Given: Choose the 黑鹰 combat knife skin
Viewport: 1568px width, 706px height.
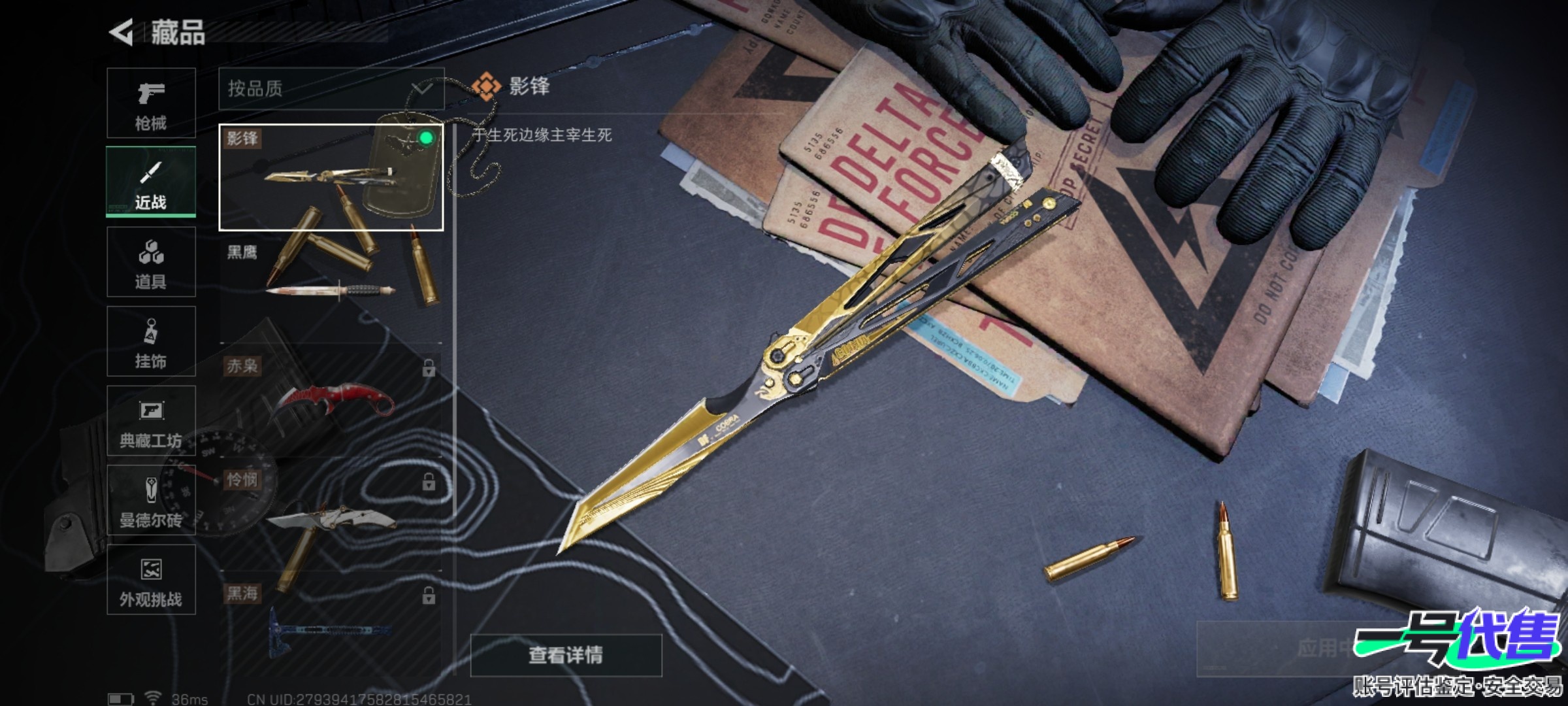Looking at the screenshot, I should [x=331, y=288].
